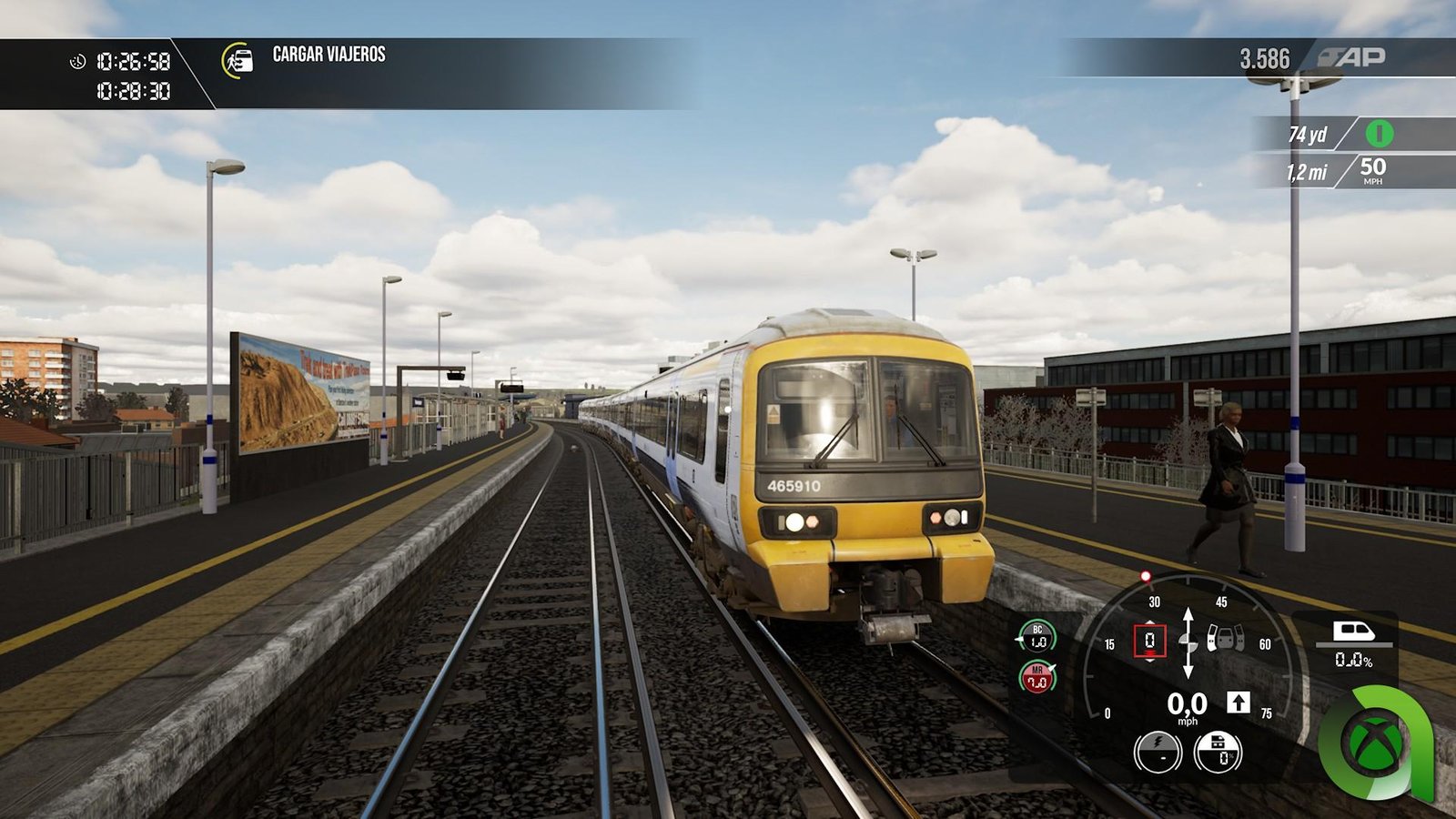Click the lightning bolt power gauge
The width and height of the screenshot is (1456, 819).
(1158, 753)
